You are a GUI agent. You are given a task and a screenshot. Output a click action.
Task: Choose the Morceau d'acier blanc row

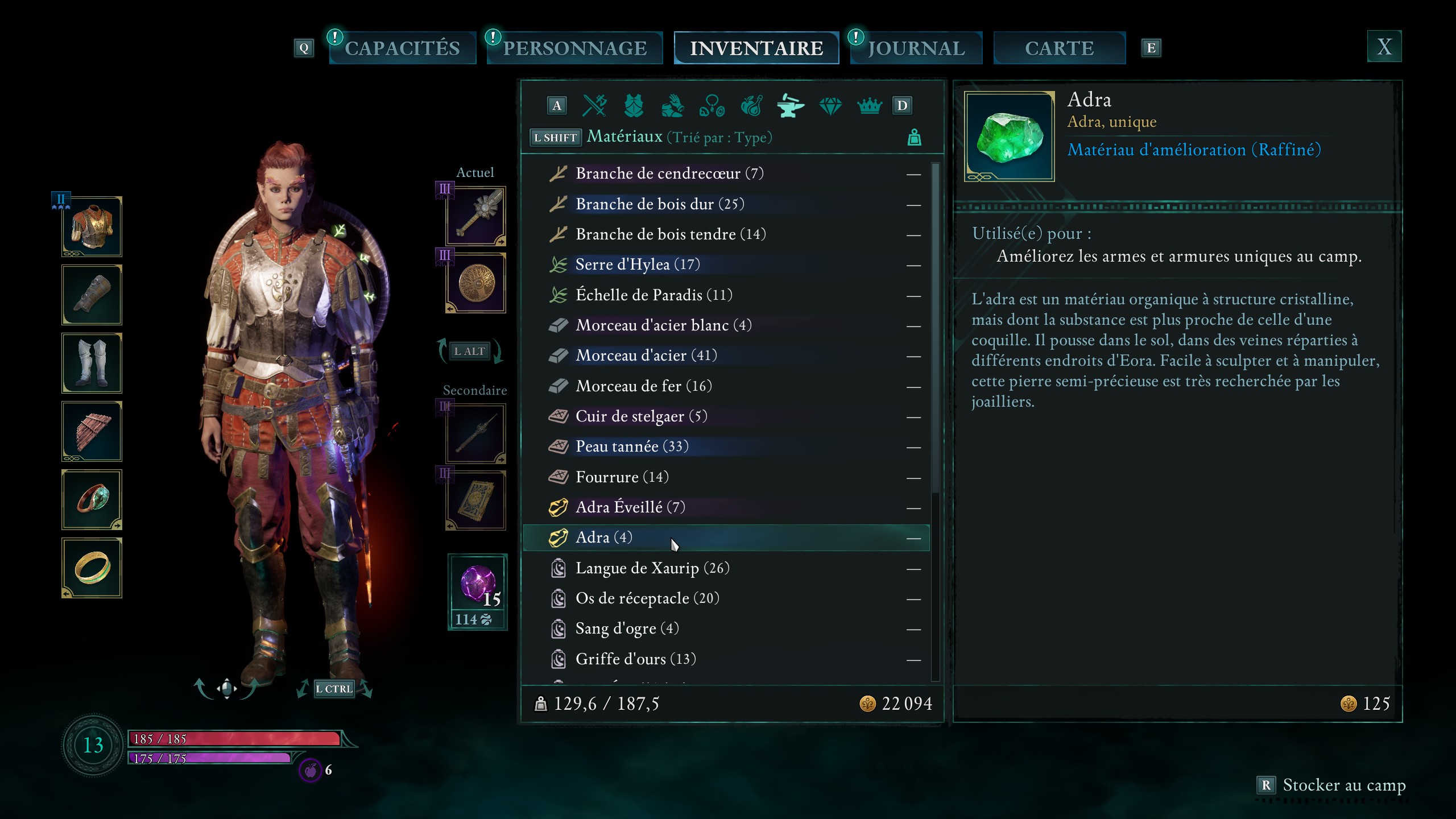point(663,325)
